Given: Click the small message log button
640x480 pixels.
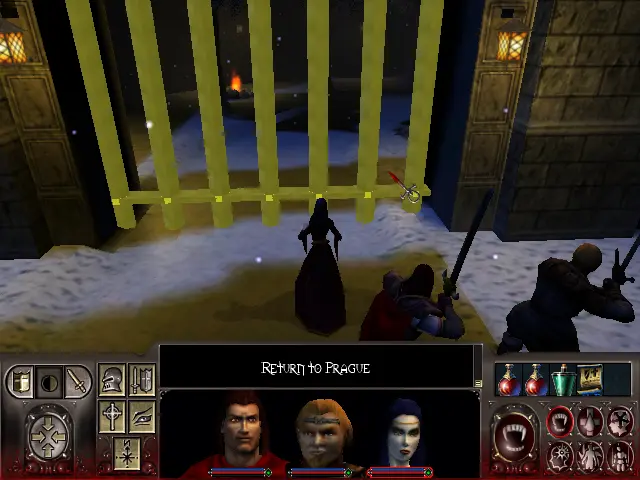Looking at the screenshot, I should coord(479,382).
